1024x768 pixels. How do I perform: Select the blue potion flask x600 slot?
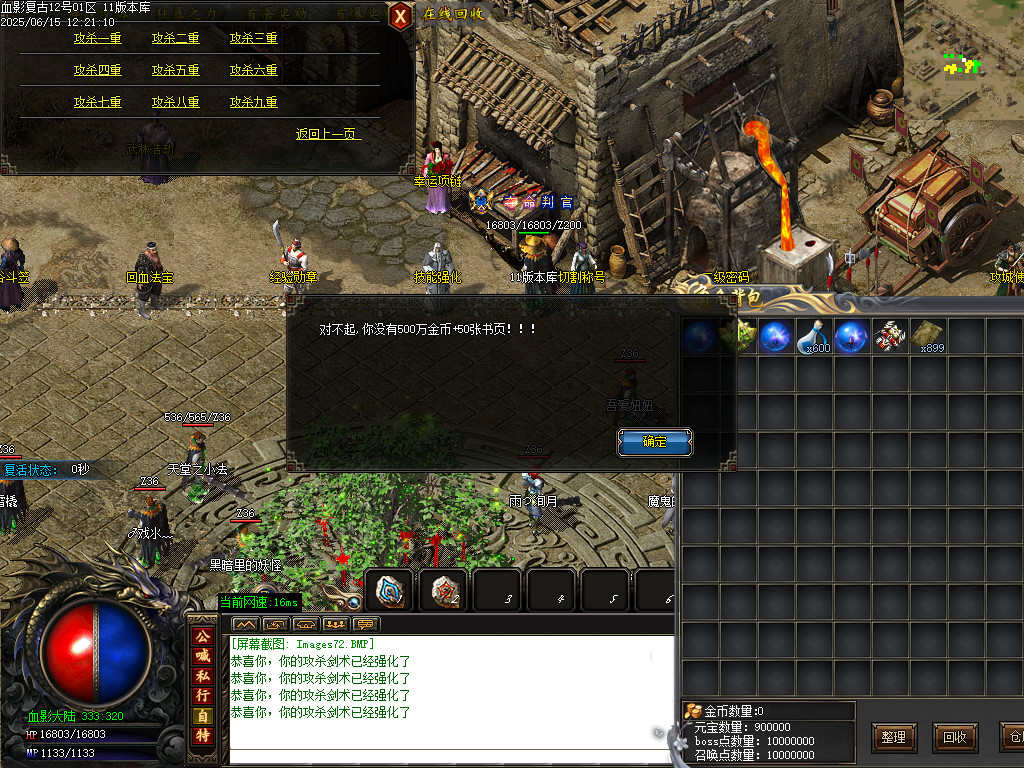tap(814, 338)
